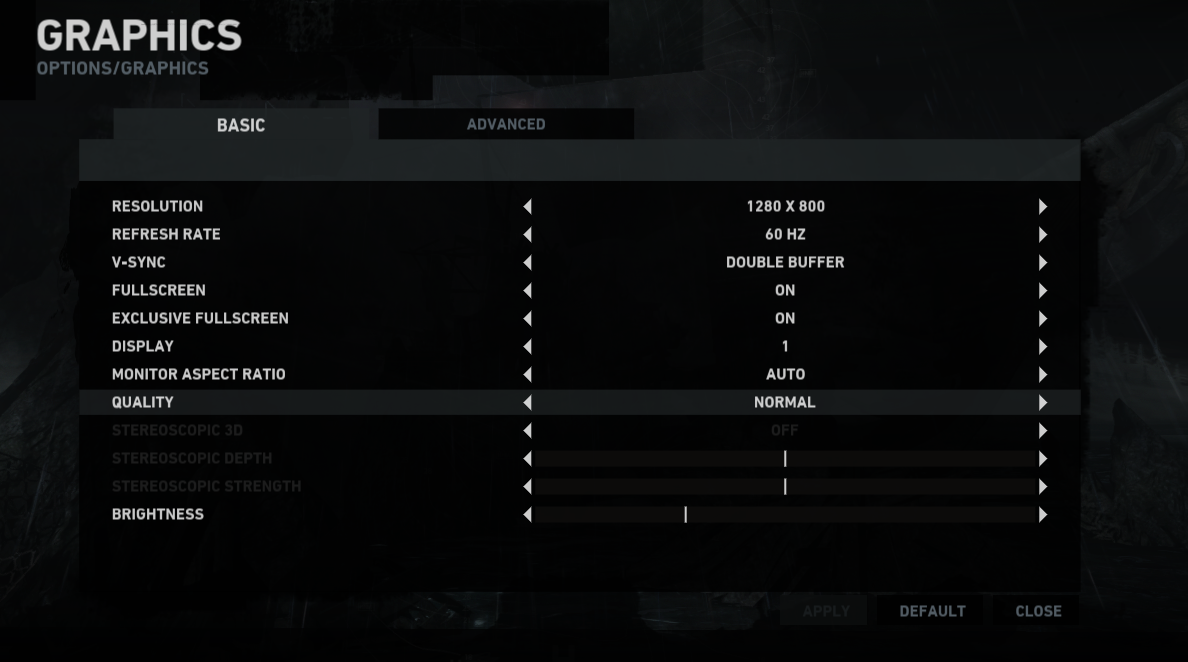Change V-Sync using its left arrow
1188x662 pixels.
(527, 263)
